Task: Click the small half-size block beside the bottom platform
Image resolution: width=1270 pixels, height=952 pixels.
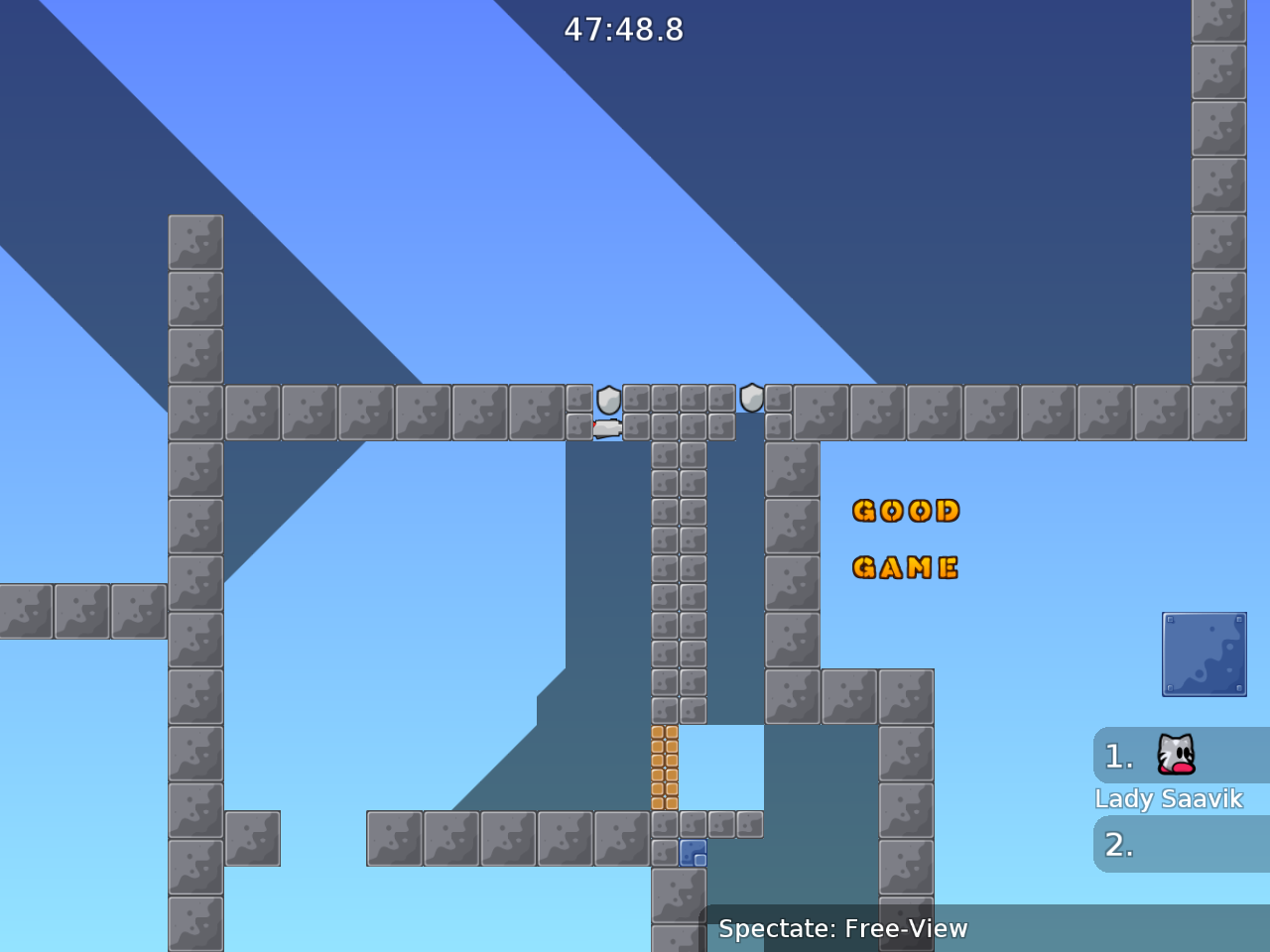Action: 747,824
